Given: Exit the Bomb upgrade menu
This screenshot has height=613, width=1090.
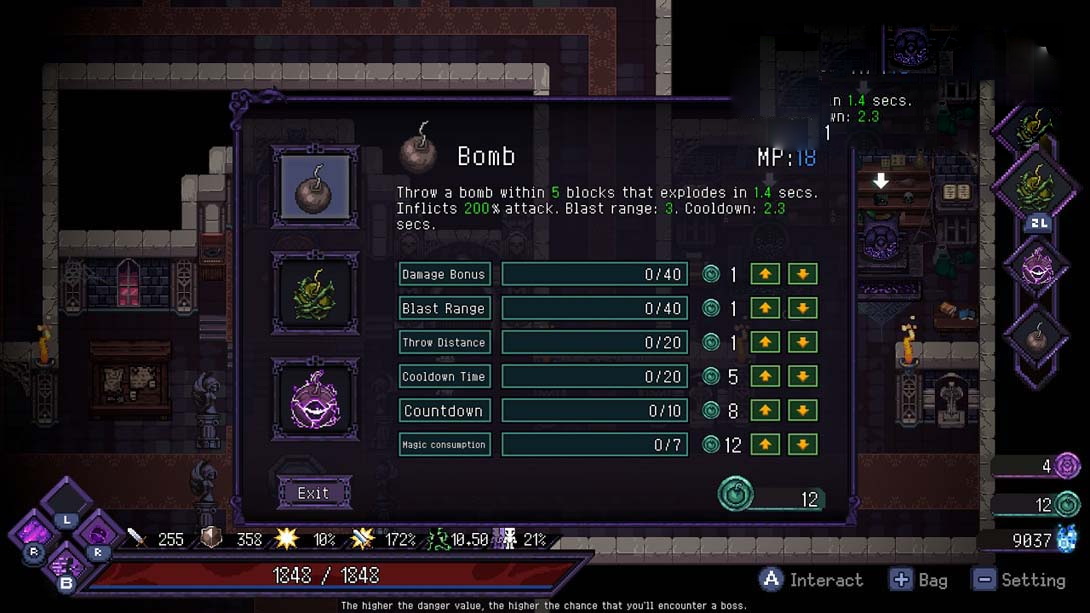Looking at the screenshot, I should [x=313, y=493].
